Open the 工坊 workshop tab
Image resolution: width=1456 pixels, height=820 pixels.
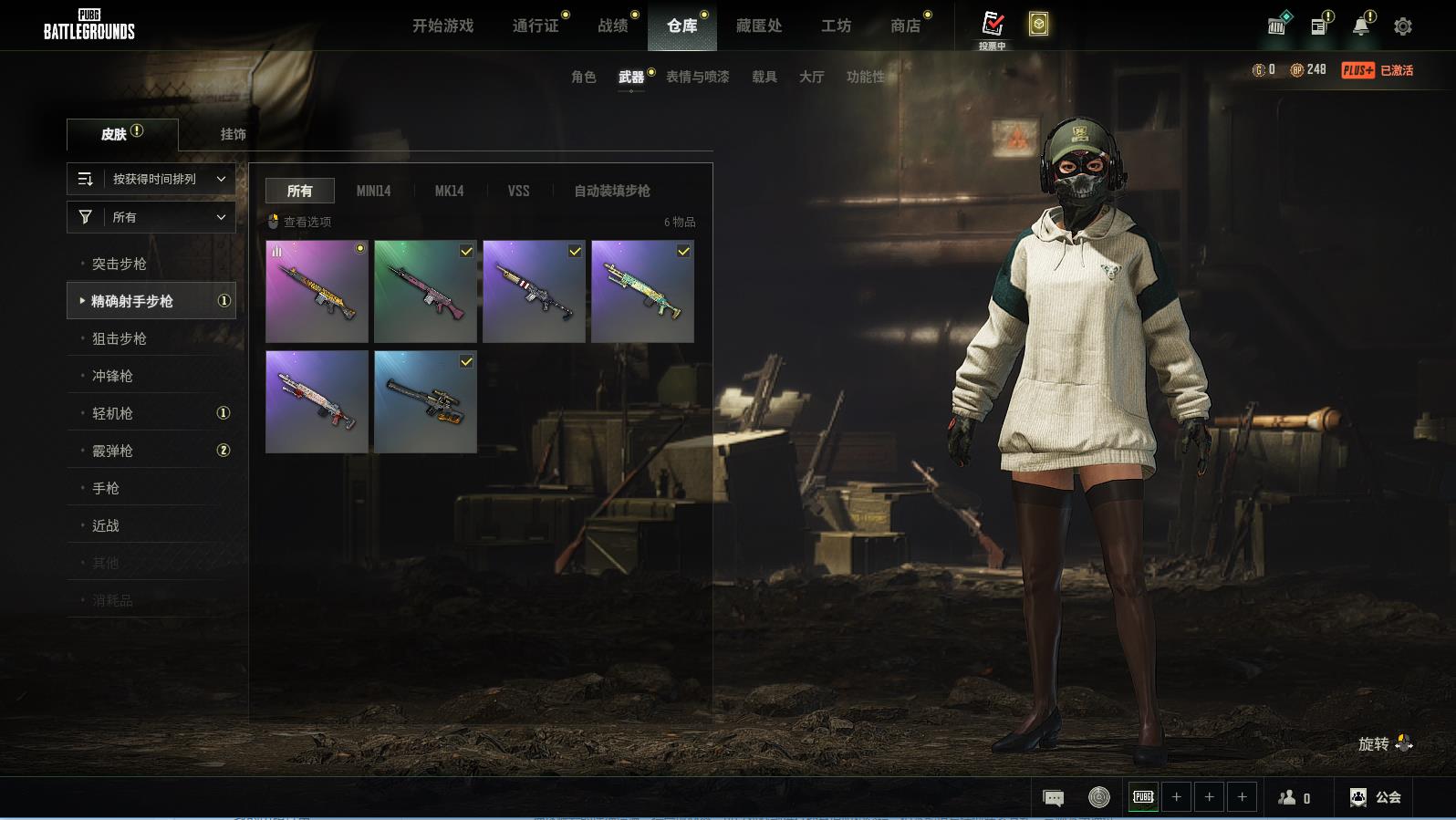[x=836, y=26]
